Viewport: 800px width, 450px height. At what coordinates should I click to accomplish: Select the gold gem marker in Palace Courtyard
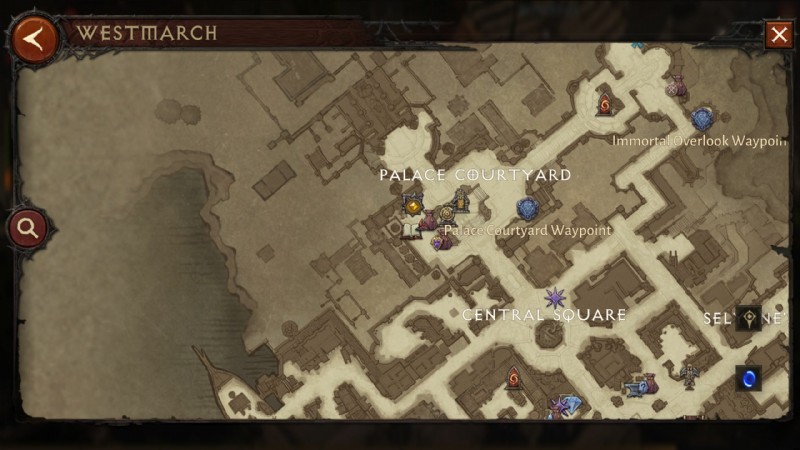pyautogui.click(x=412, y=204)
